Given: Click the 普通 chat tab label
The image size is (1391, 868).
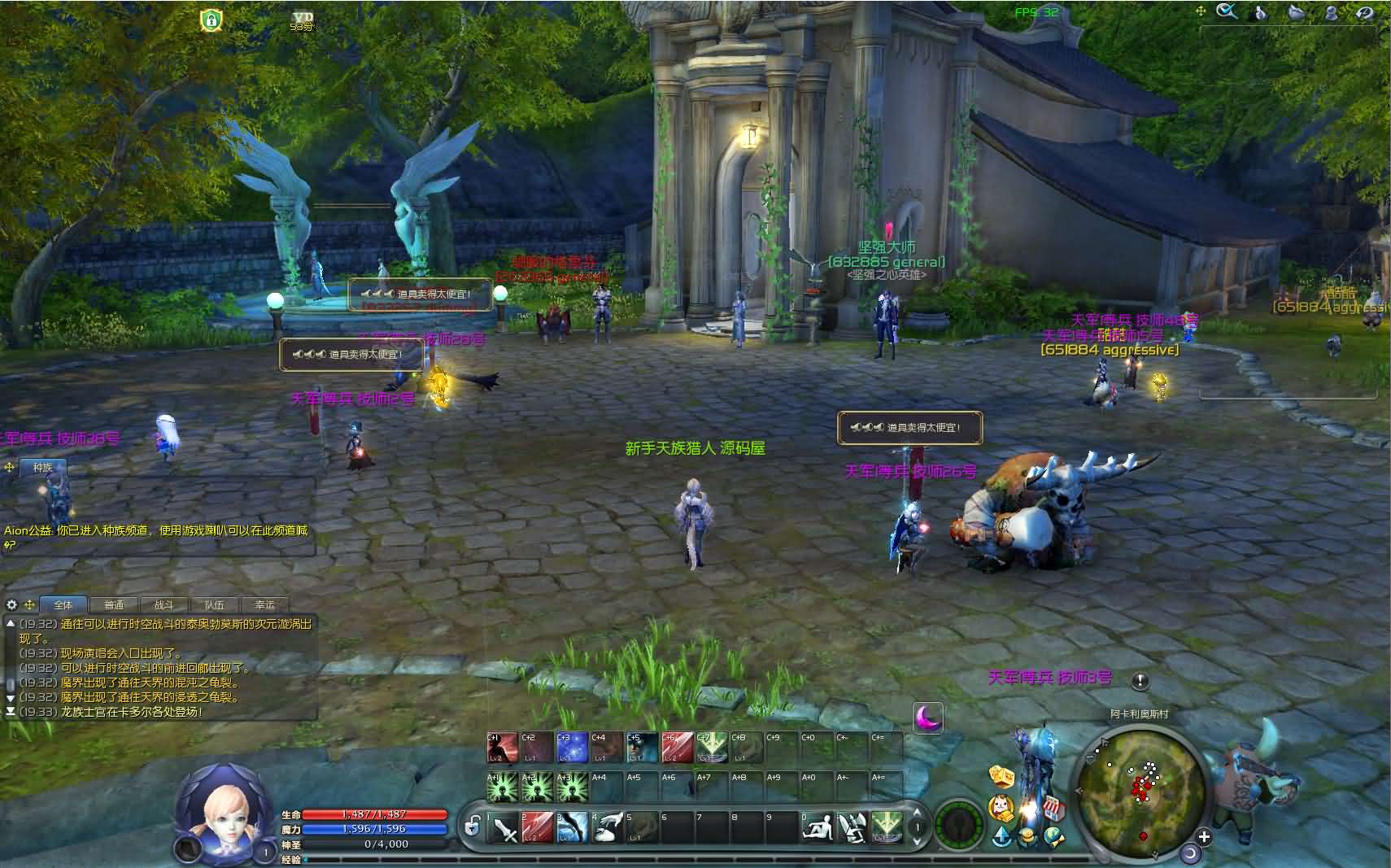Looking at the screenshot, I should pyautogui.click(x=115, y=604).
